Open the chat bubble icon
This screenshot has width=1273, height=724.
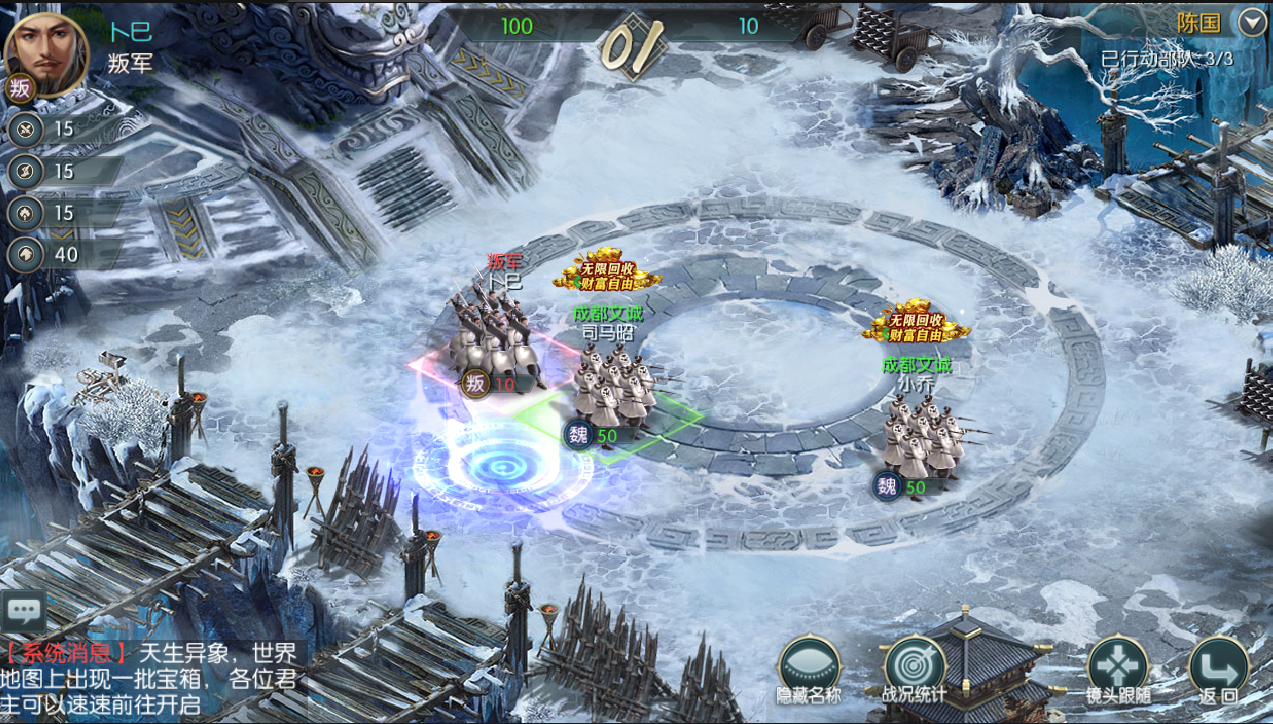[x=23, y=610]
